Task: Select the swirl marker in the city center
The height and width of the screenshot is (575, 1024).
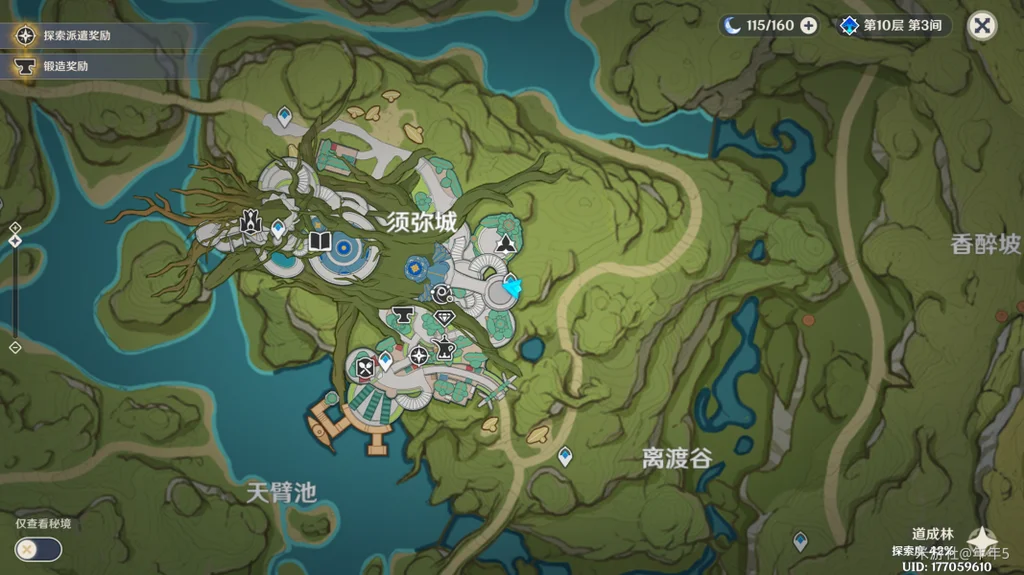Action: (x=443, y=294)
